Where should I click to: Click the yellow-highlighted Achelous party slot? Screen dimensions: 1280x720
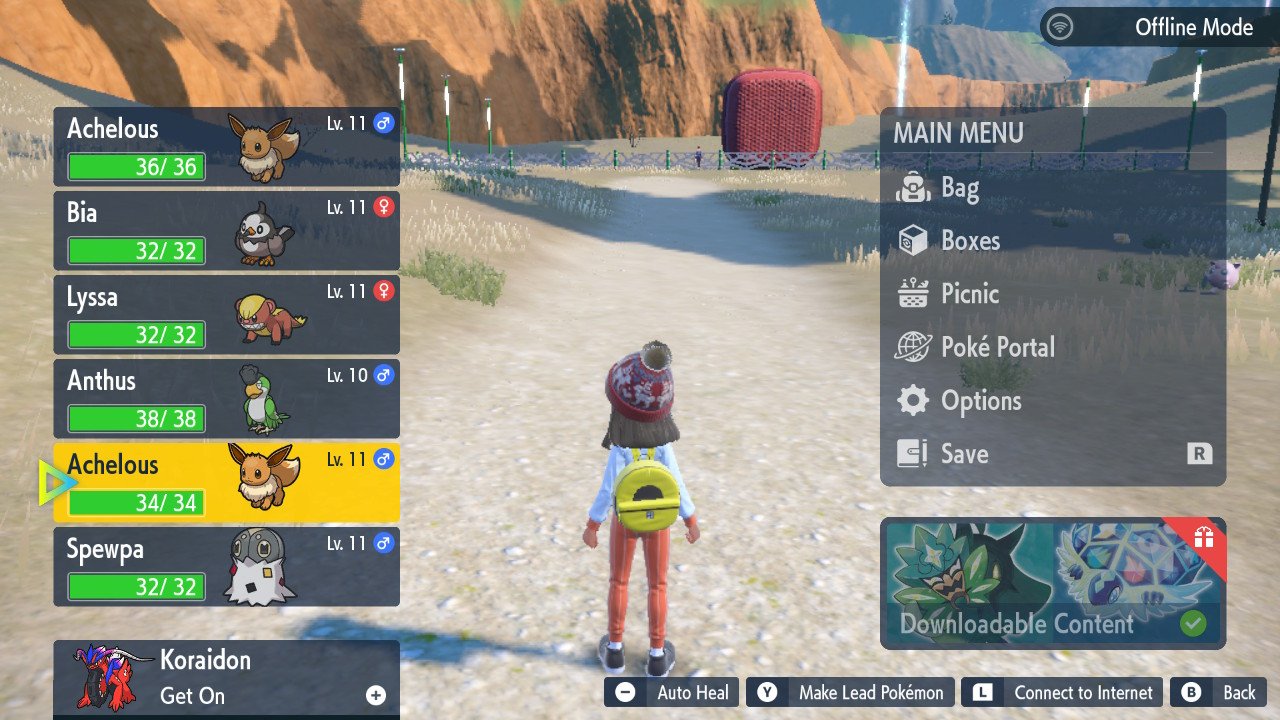point(226,483)
